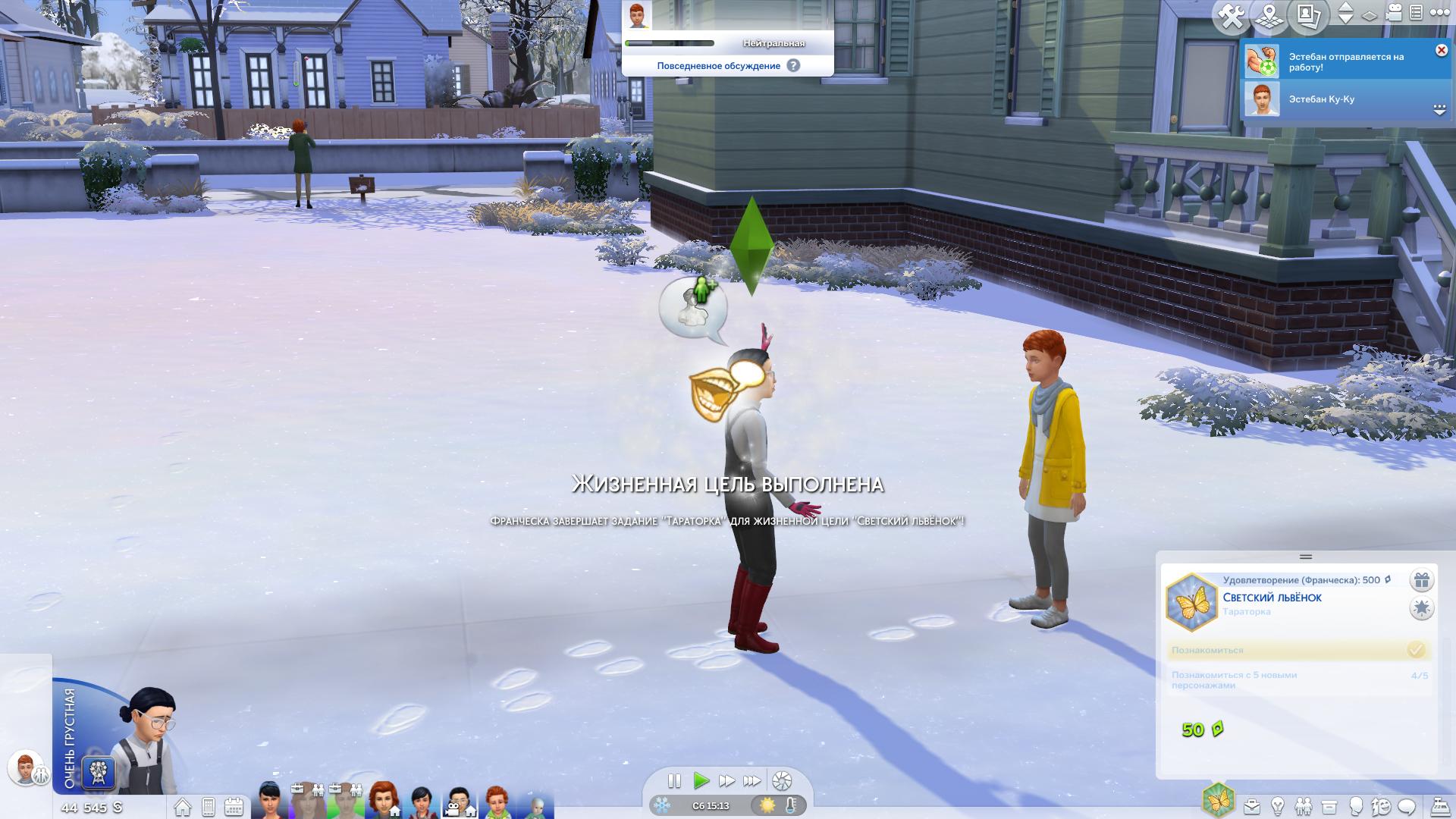
Task: Open the calendar icon
Action: [x=234, y=806]
